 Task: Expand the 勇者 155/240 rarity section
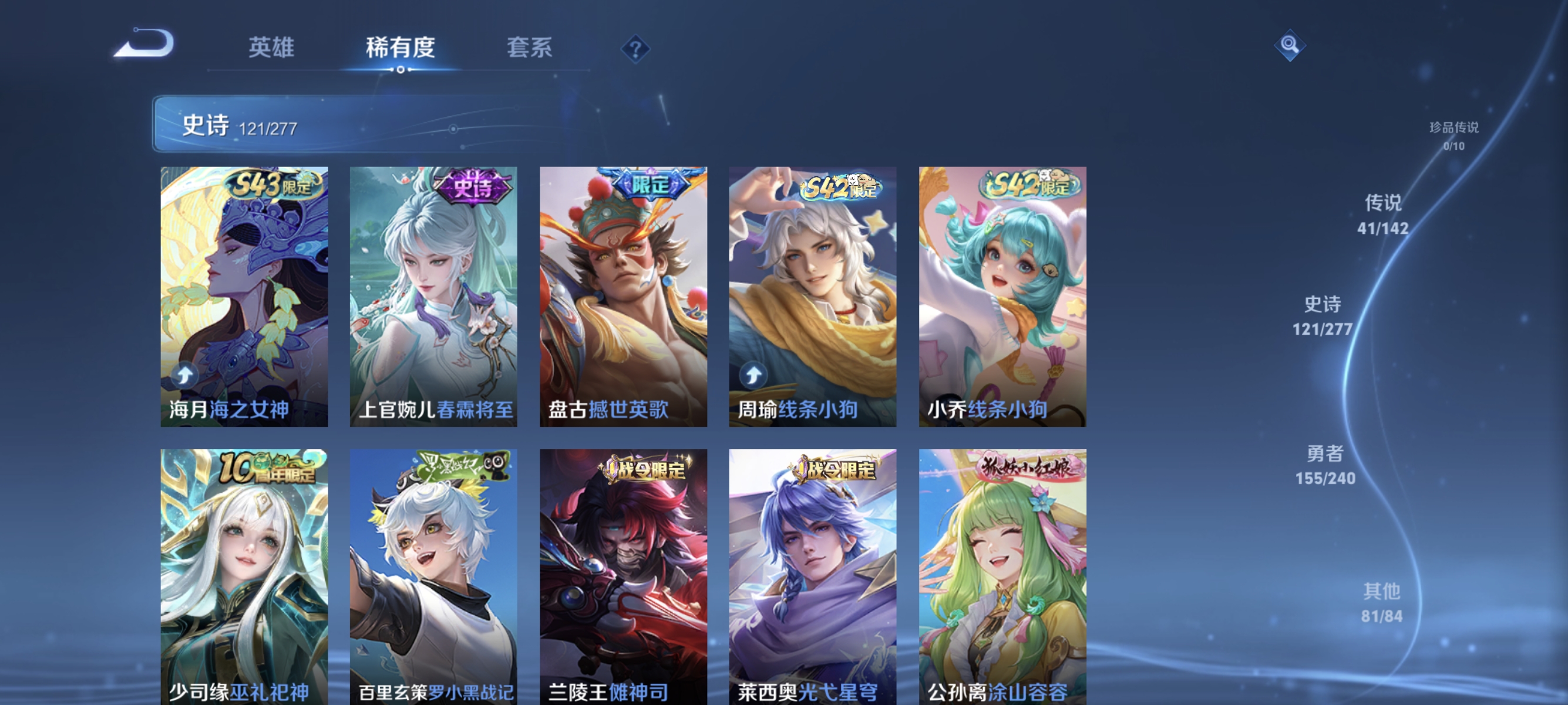[1325, 465]
